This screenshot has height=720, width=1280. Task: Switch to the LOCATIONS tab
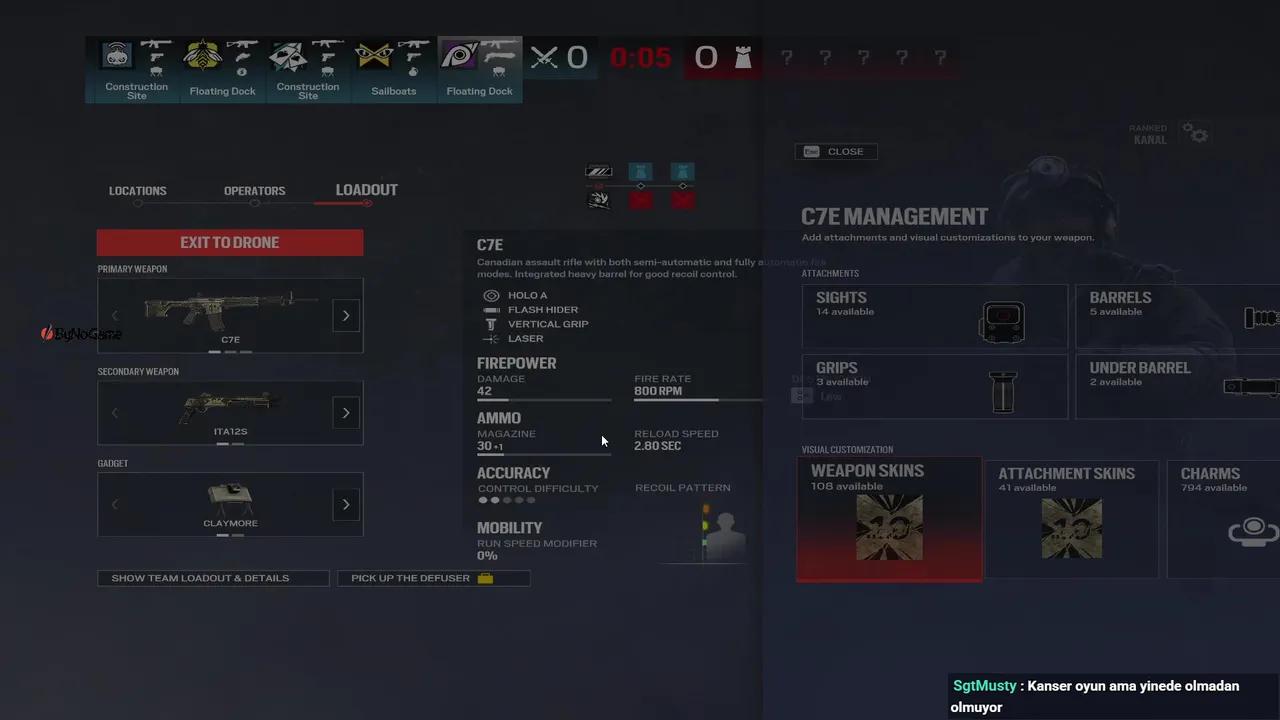(137, 190)
